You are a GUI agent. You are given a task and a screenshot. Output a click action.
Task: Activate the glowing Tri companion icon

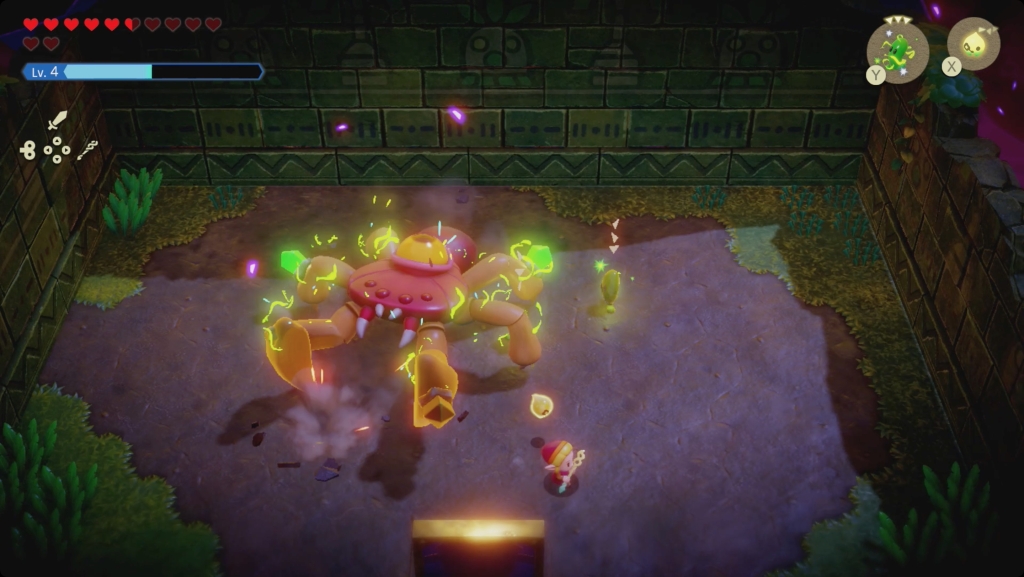coord(973,45)
